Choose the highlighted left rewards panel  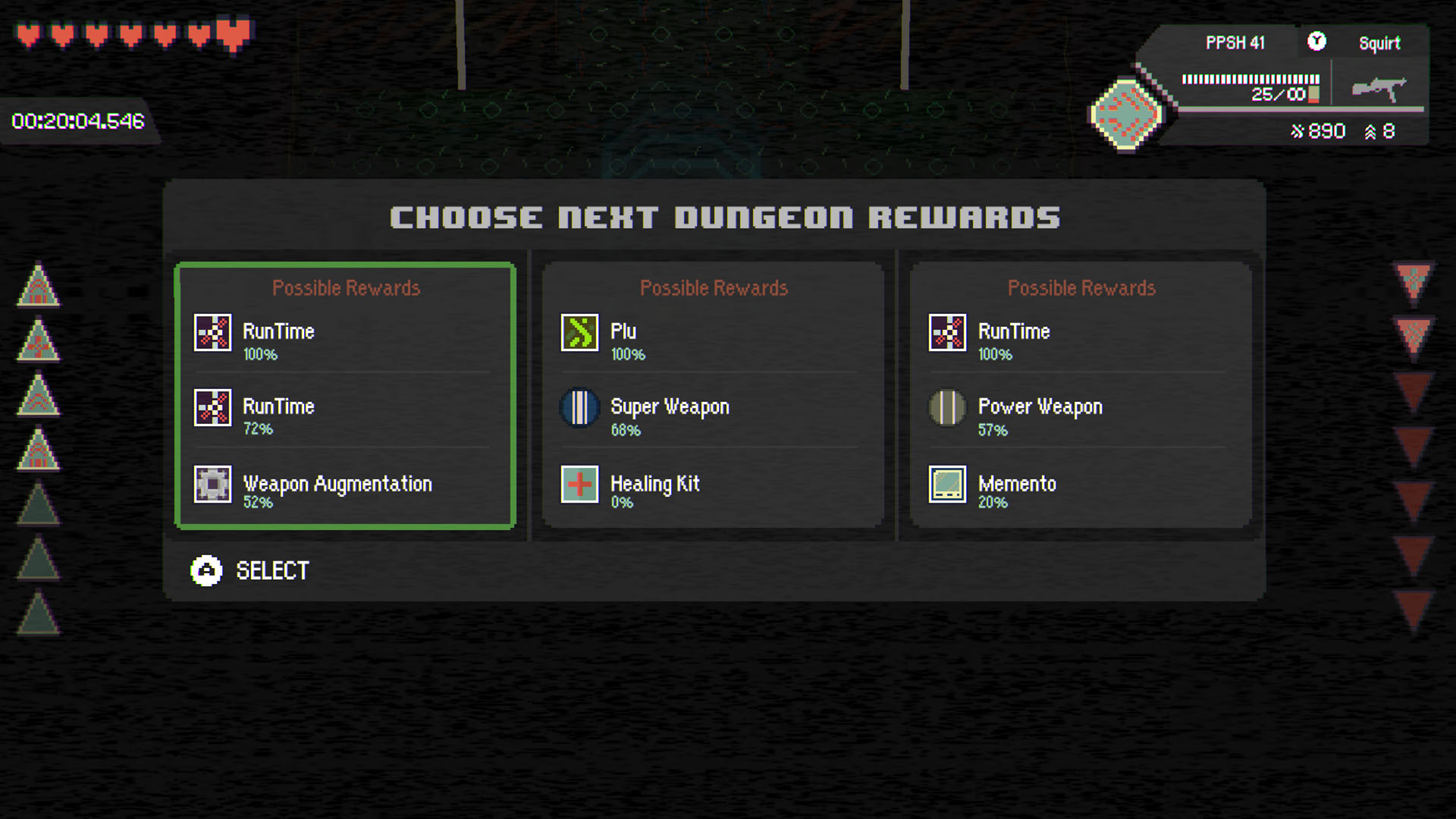[x=345, y=394]
